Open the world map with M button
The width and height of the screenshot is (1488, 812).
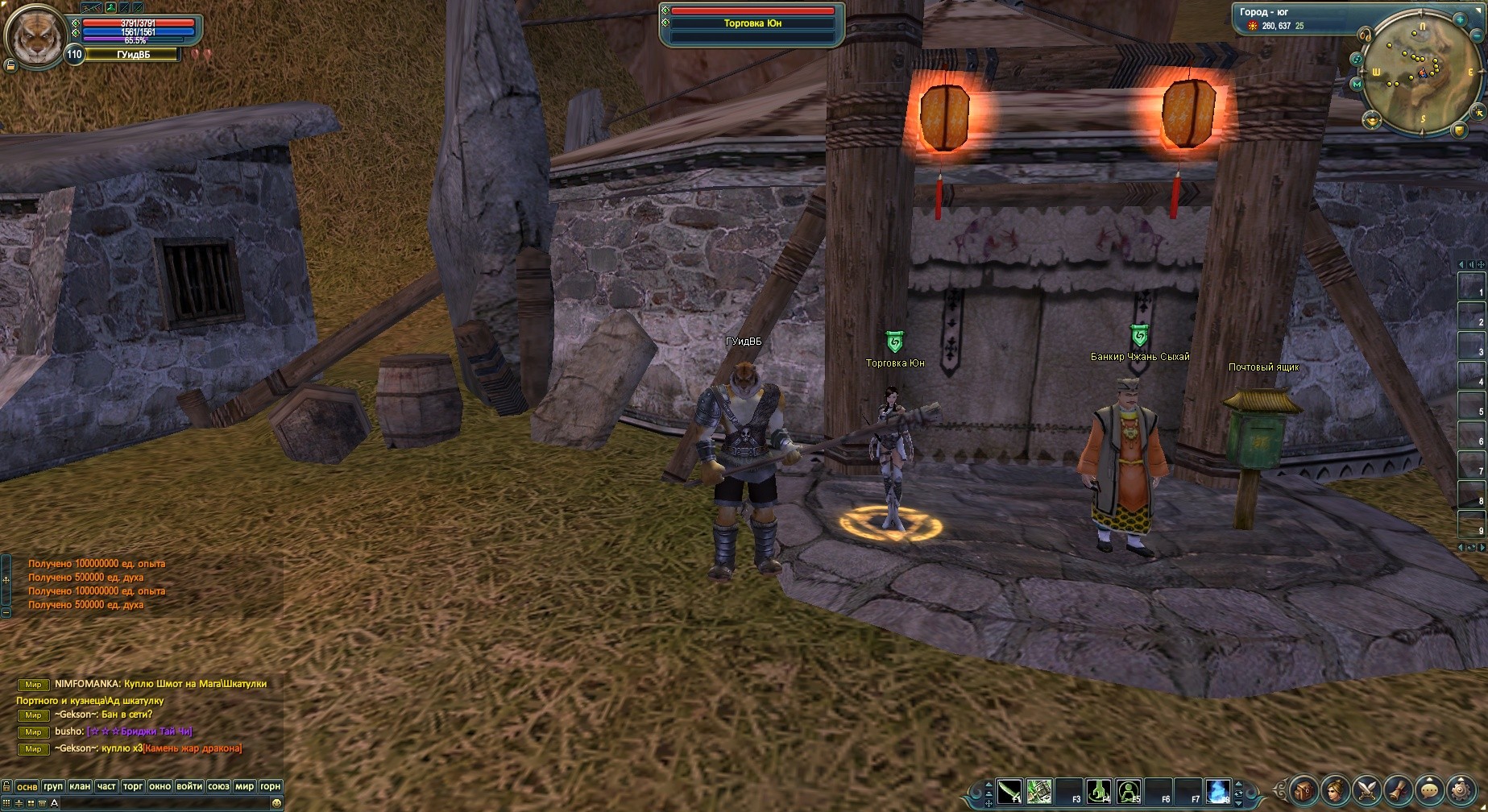[1357, 84]
